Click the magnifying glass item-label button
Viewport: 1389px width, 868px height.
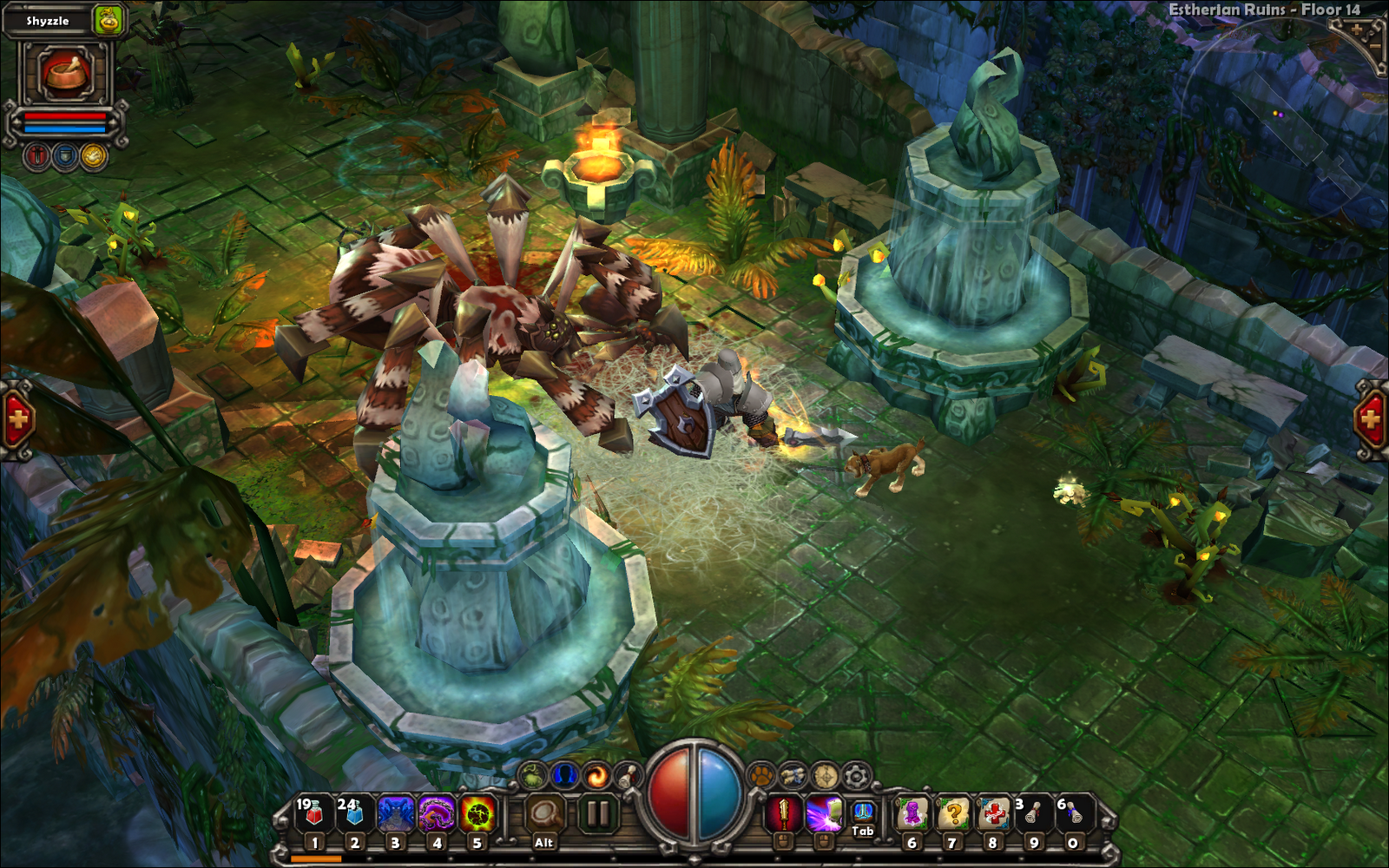[x=544, y=814]
